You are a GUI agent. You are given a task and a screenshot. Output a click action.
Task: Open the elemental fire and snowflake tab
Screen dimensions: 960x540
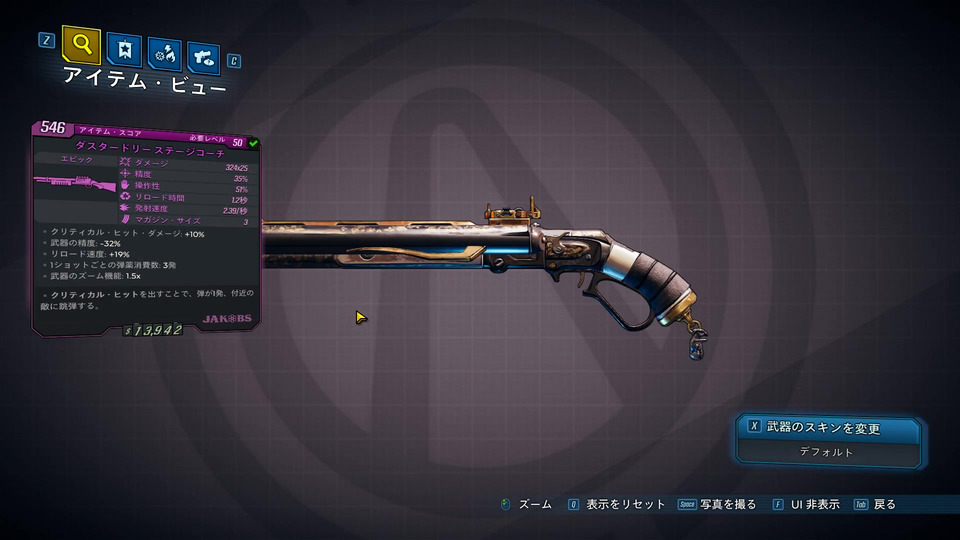pos(164,53)
